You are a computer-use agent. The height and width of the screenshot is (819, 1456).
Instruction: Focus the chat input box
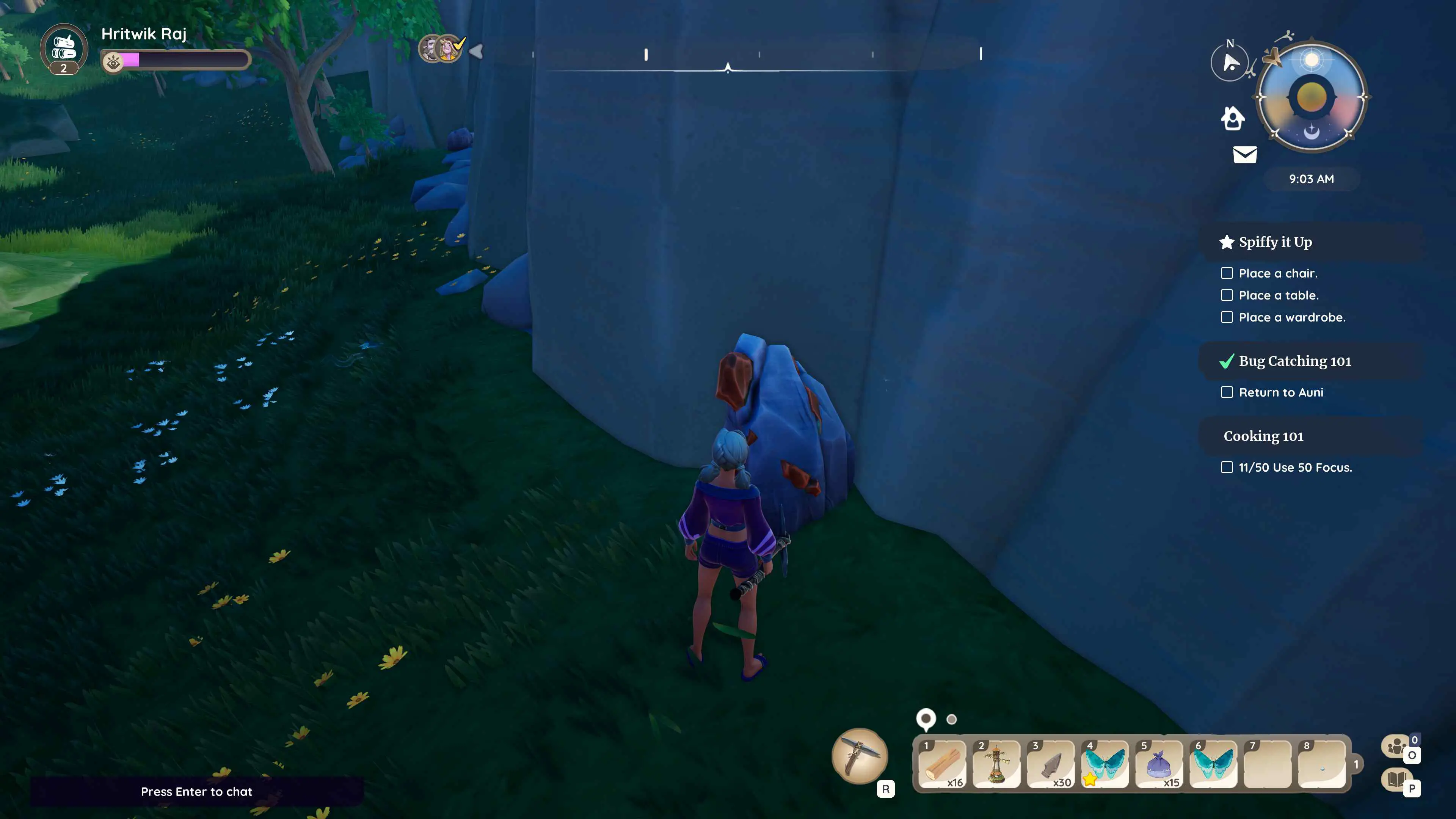196,791
